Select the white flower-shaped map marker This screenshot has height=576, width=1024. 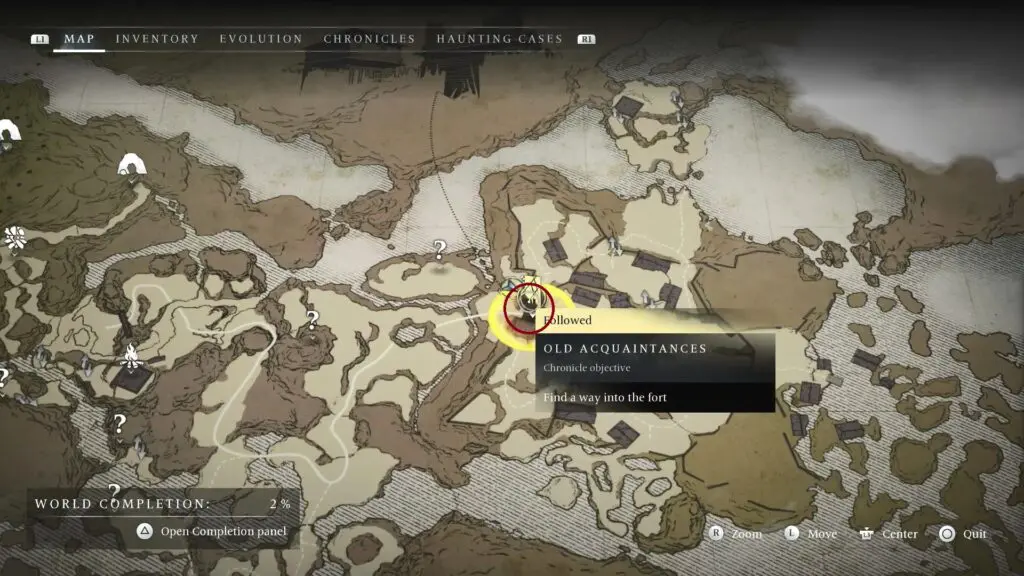click(15, 238)
